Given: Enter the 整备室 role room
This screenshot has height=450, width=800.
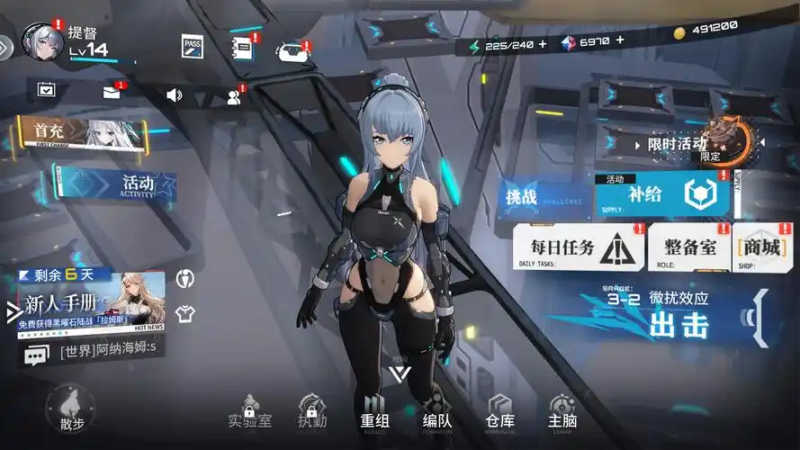Looking at the screenshot, I should [689, 247].
